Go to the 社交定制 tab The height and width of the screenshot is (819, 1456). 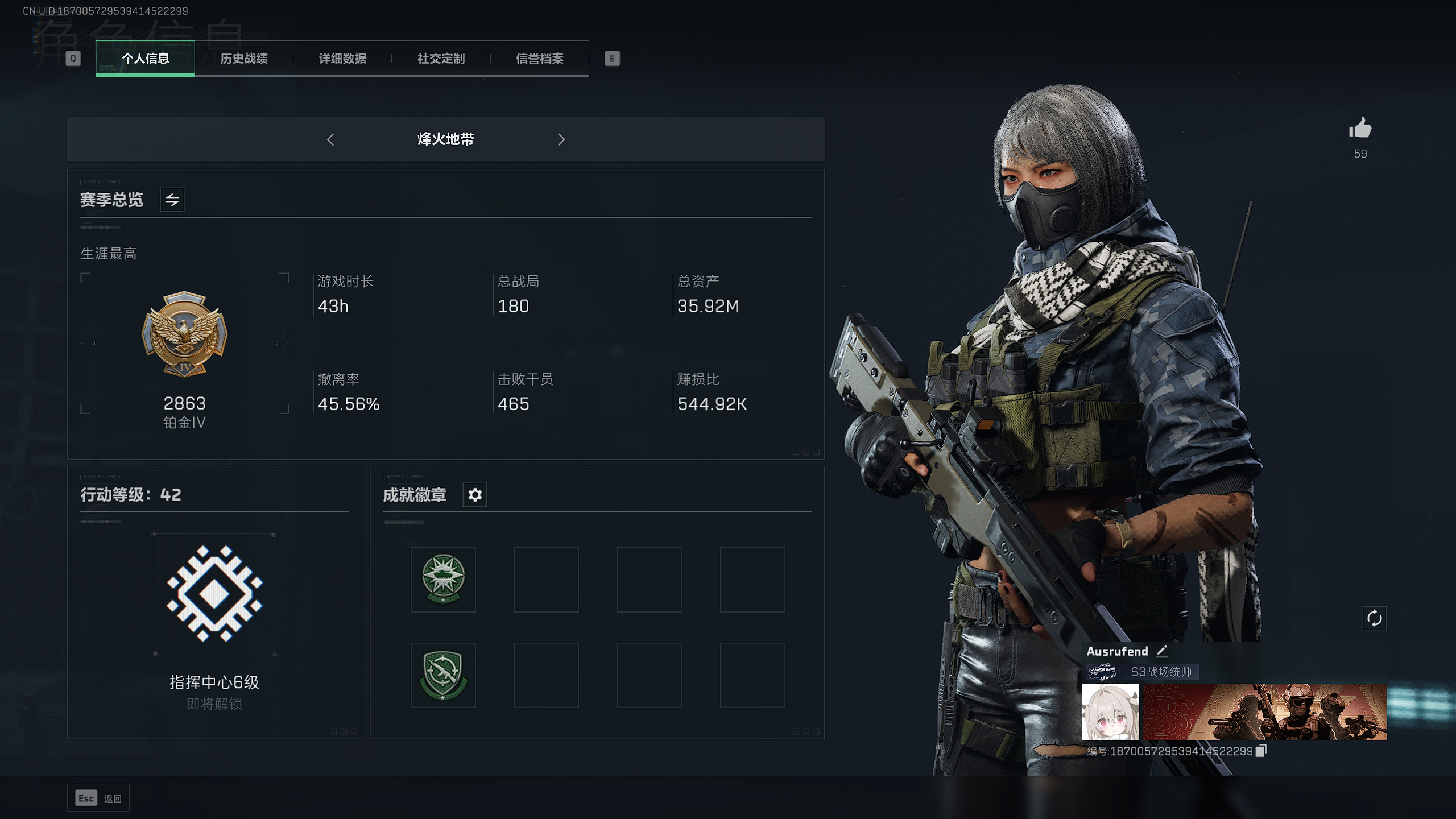(x=441, y=59)
